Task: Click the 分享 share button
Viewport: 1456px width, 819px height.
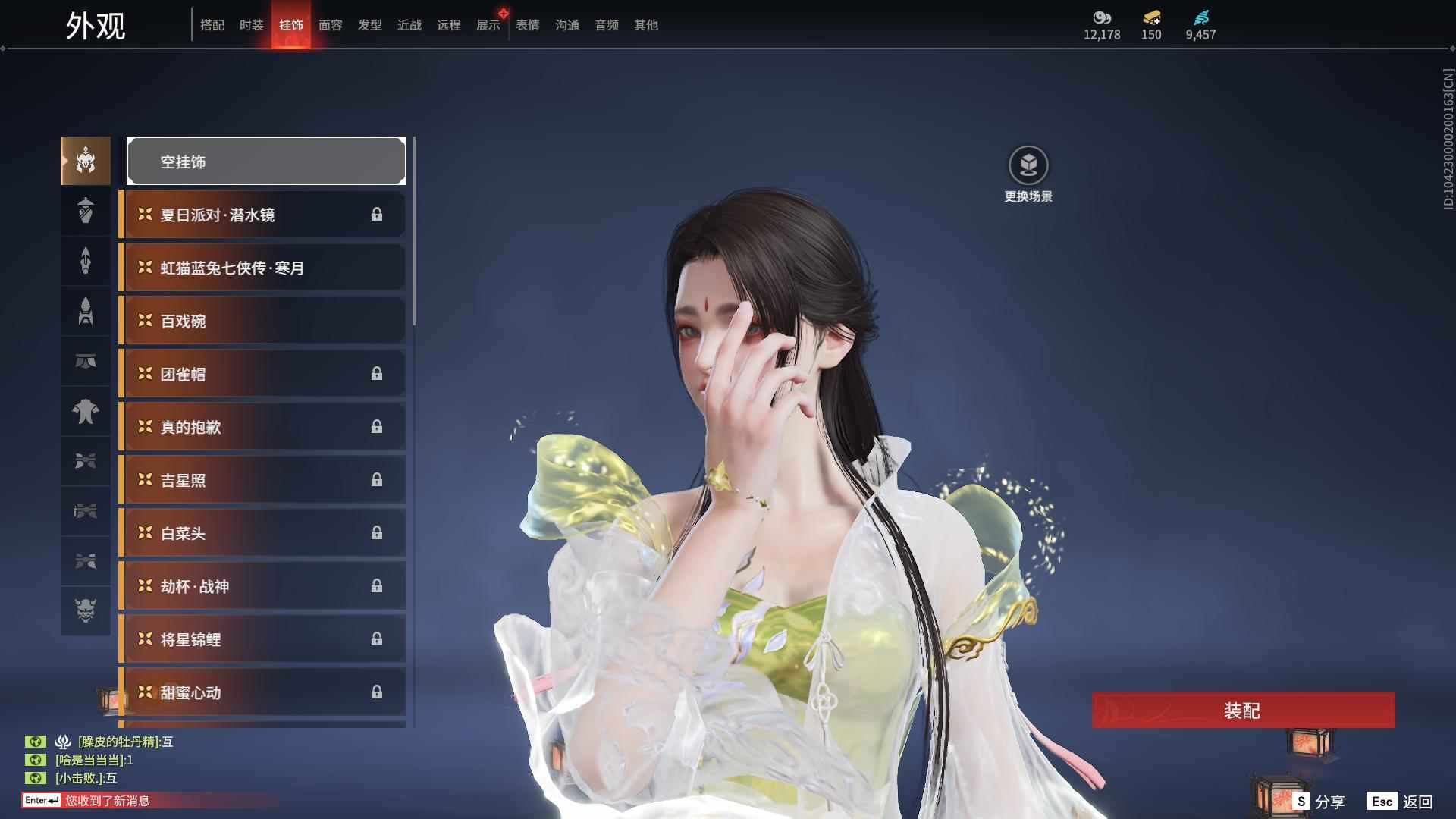Action: [x=1319, y=801]
